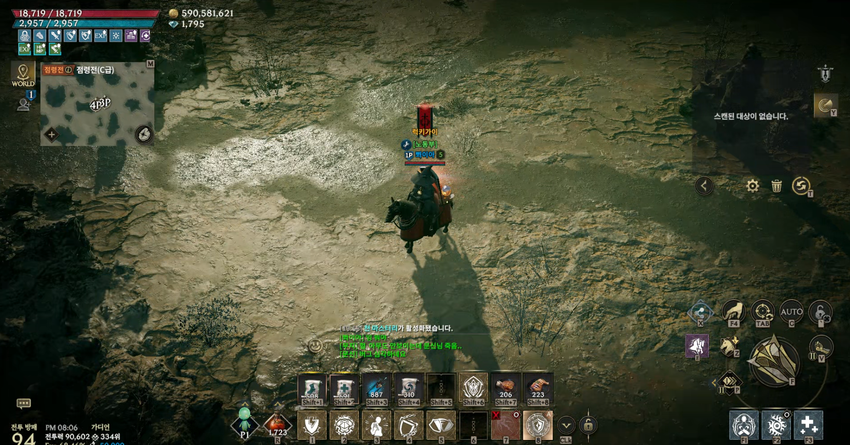Click the plus button on the minimap
The width and height of the screenshot is (850, 445).
50,134
